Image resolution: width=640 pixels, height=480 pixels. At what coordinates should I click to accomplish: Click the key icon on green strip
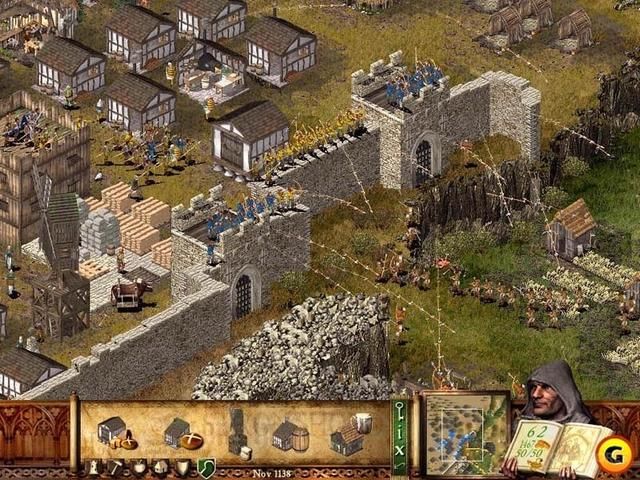[x=399, y=410]
